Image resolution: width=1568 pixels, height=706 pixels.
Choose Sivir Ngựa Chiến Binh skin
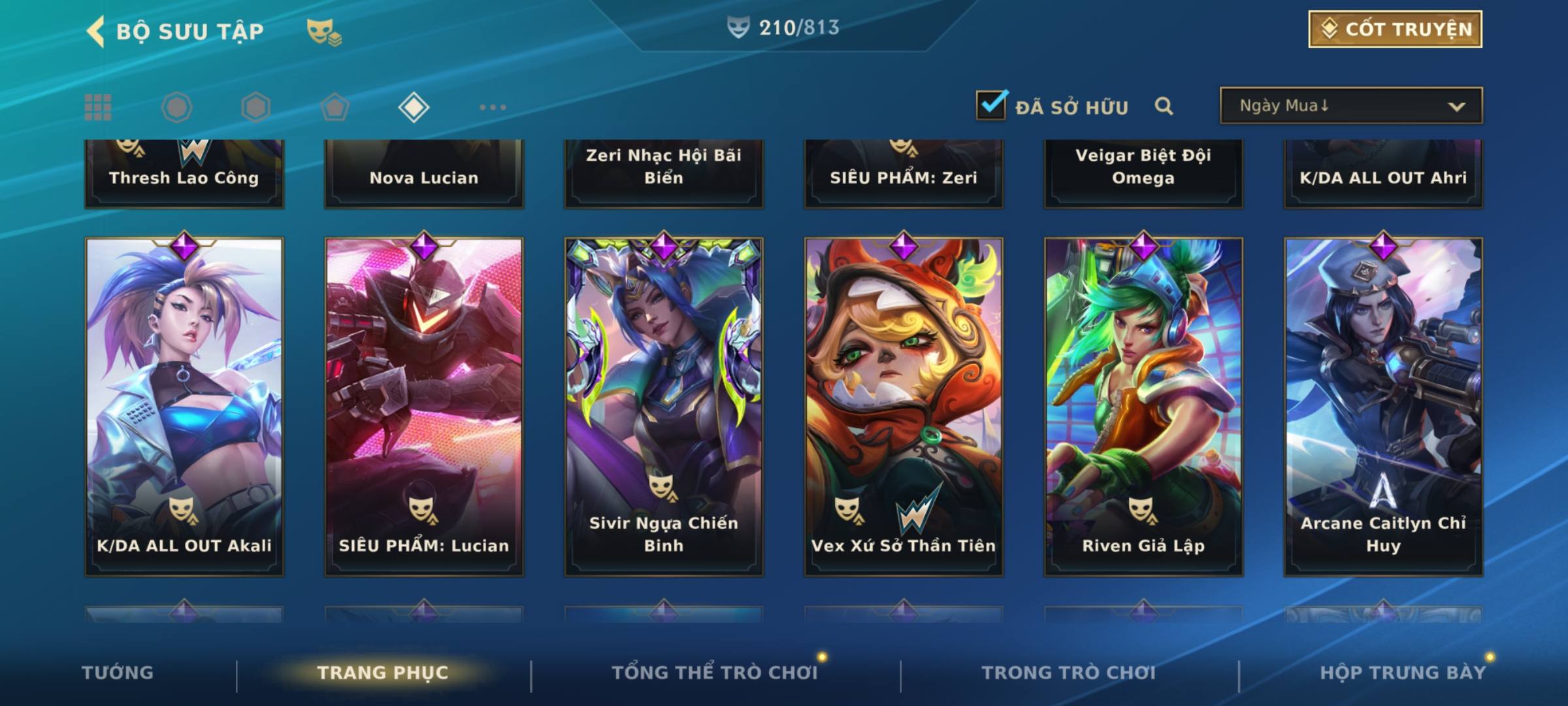click(664, 405)
